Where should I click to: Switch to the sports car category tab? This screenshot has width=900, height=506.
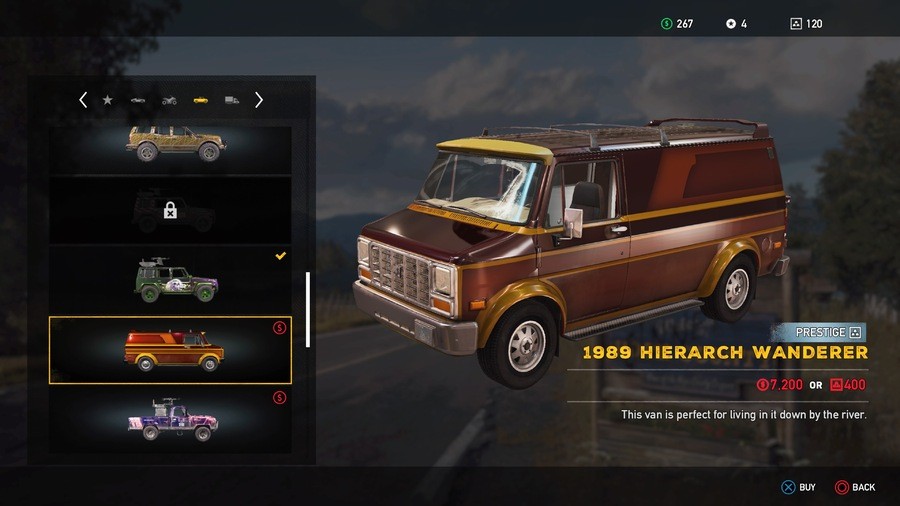pos(138,100)
